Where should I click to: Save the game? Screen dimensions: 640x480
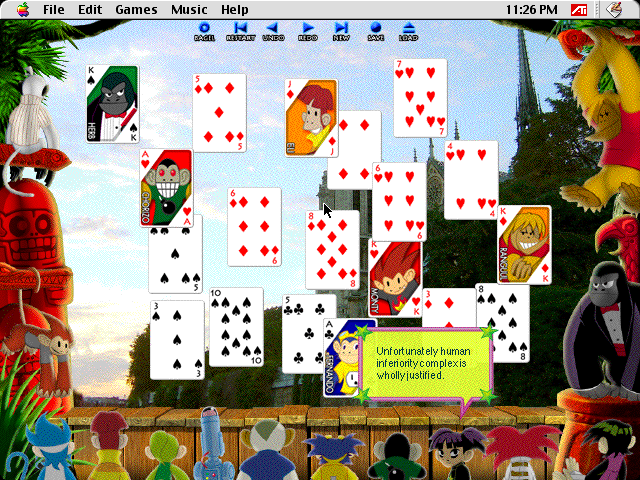[x=375, y=31]
